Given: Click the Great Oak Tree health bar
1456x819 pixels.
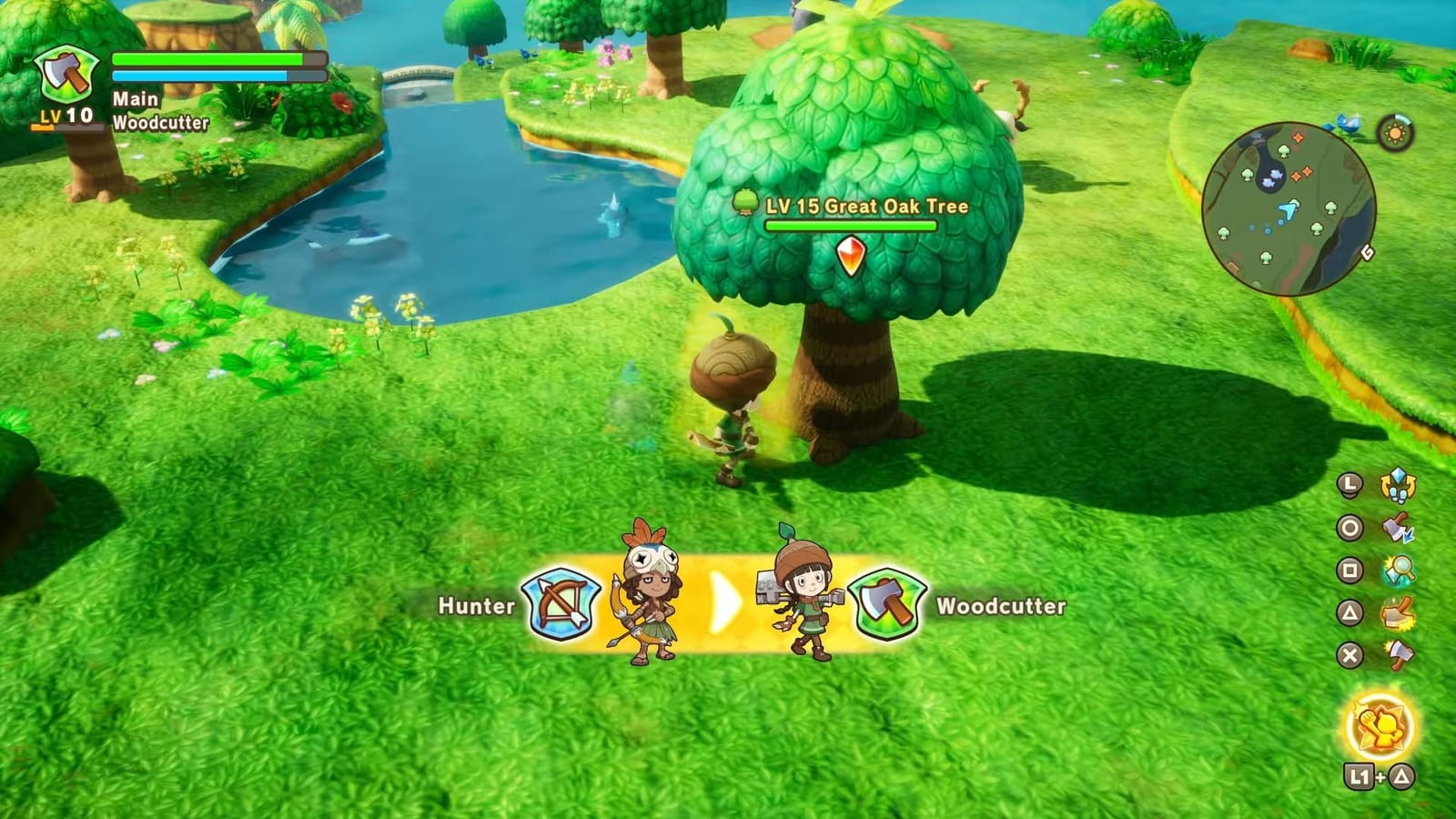Looking at the screenshot, I should click(851, 225).
